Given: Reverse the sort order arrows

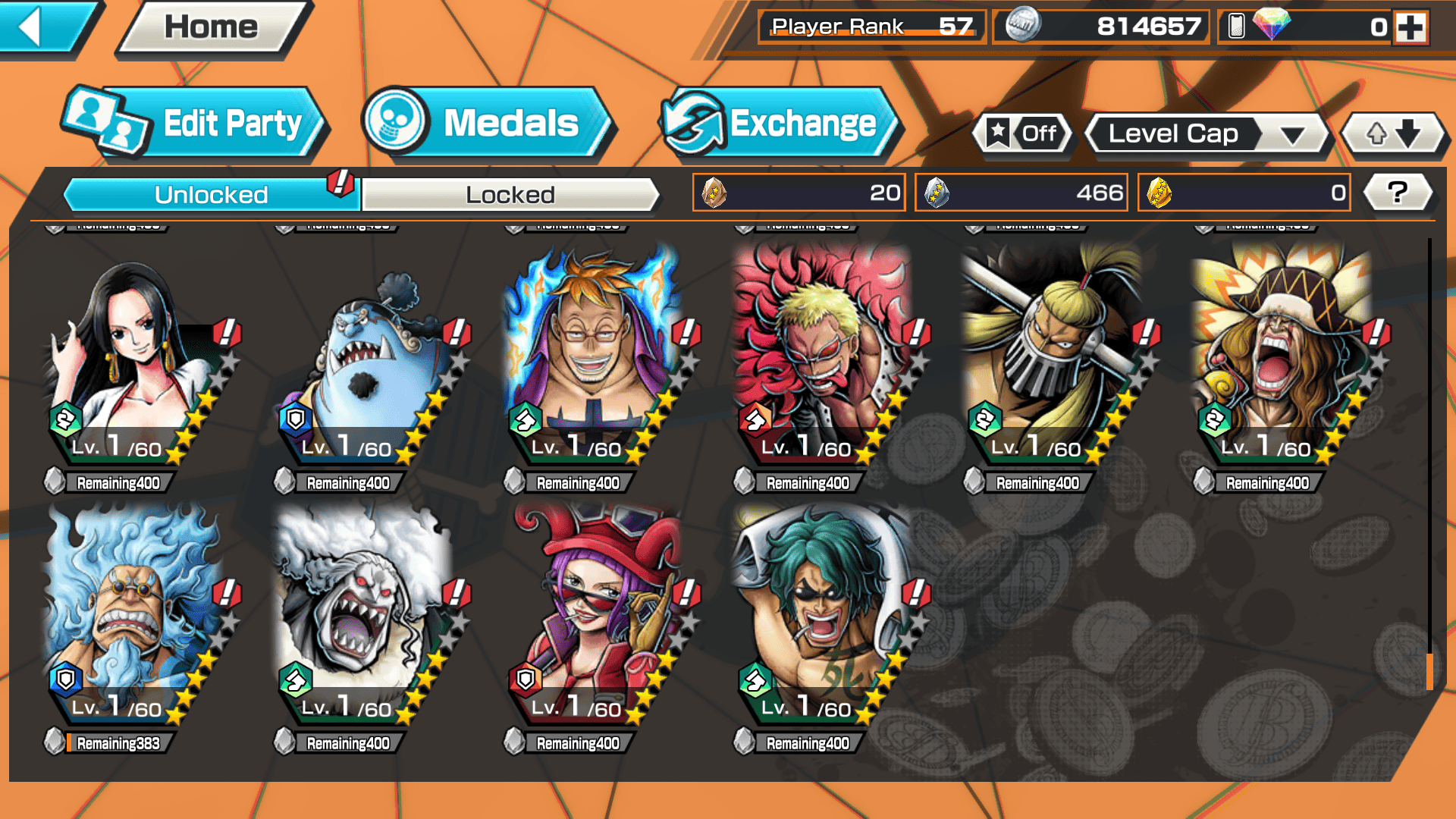Looking at the screenshot, I should pos(1393,134).
